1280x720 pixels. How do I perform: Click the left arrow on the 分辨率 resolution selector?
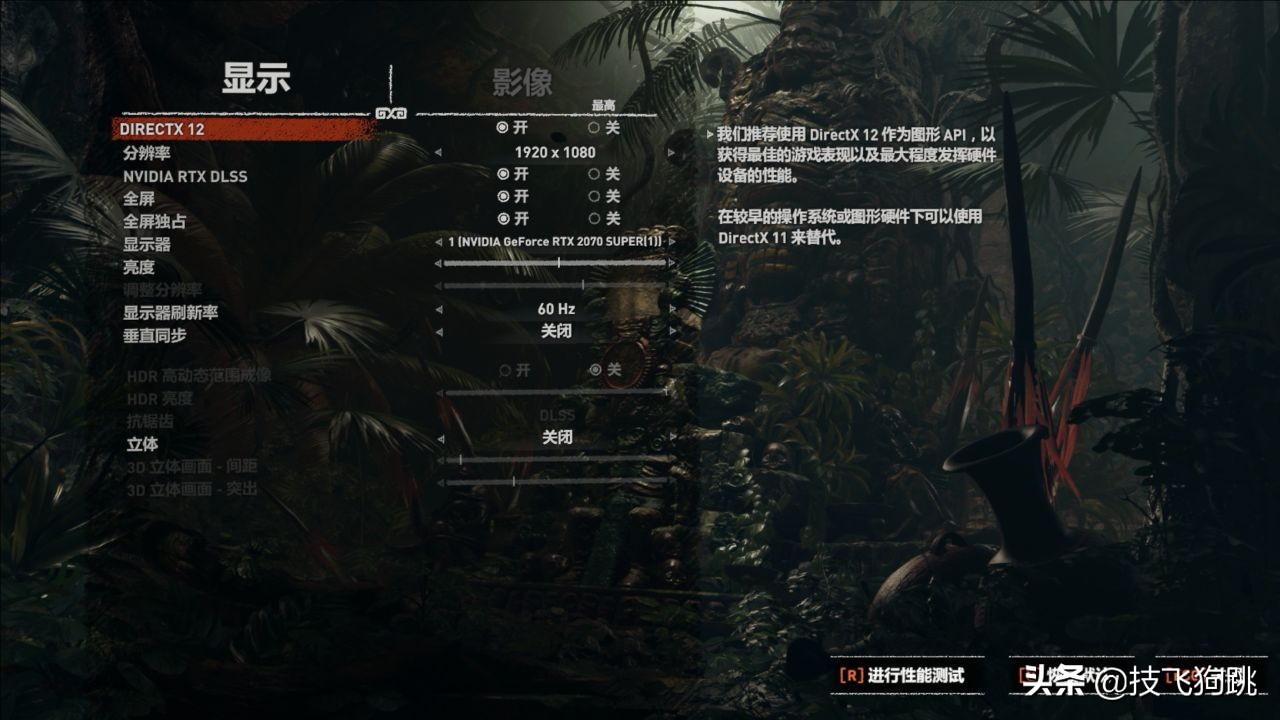point(437,153)
